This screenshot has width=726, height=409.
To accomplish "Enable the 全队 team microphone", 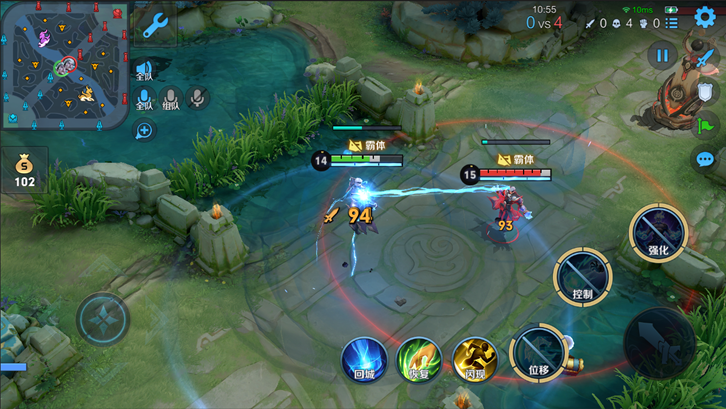I will pyautogui.click(x=144, y=100).
